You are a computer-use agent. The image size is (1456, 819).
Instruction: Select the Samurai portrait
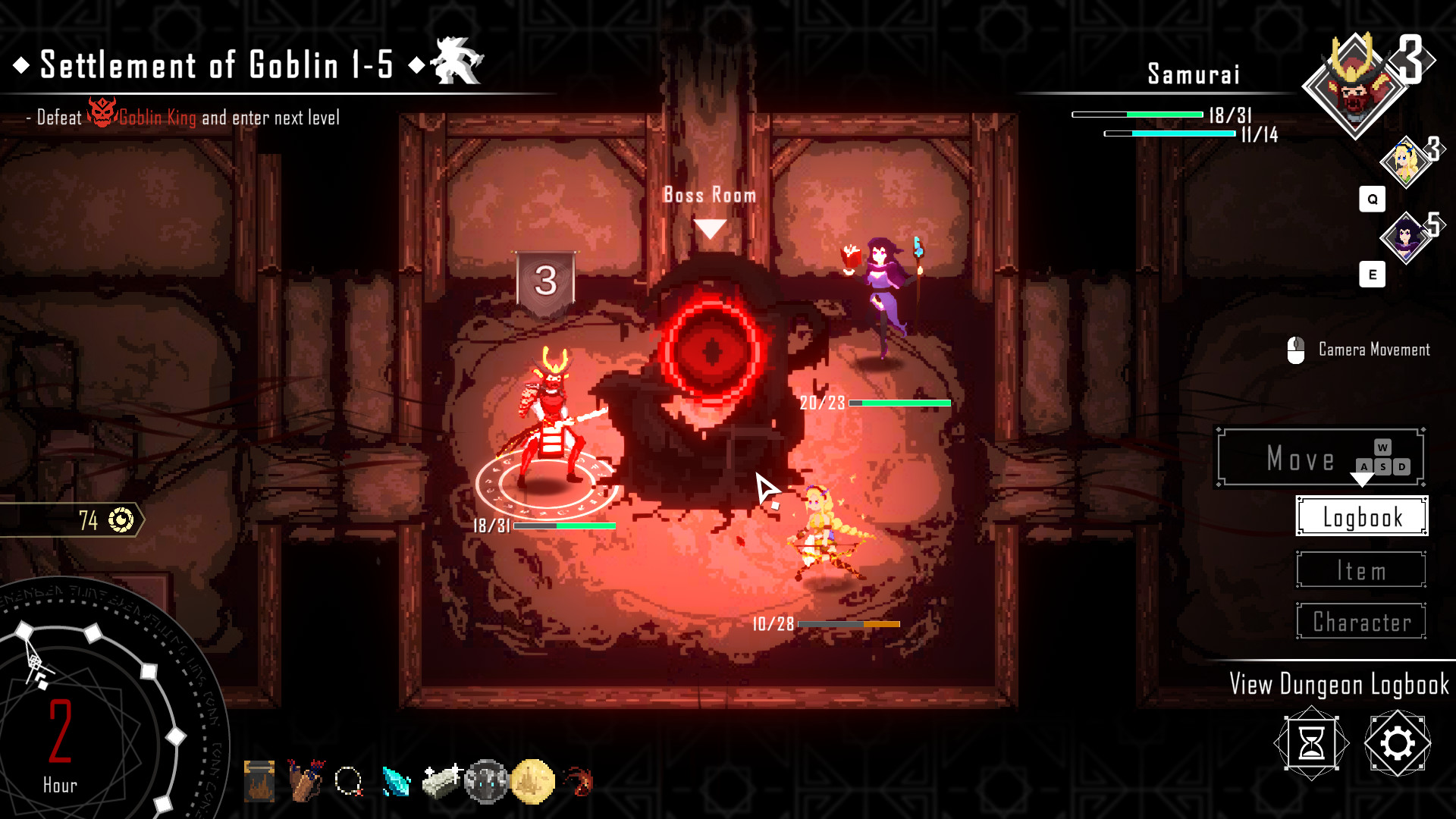pos(1354,86)
